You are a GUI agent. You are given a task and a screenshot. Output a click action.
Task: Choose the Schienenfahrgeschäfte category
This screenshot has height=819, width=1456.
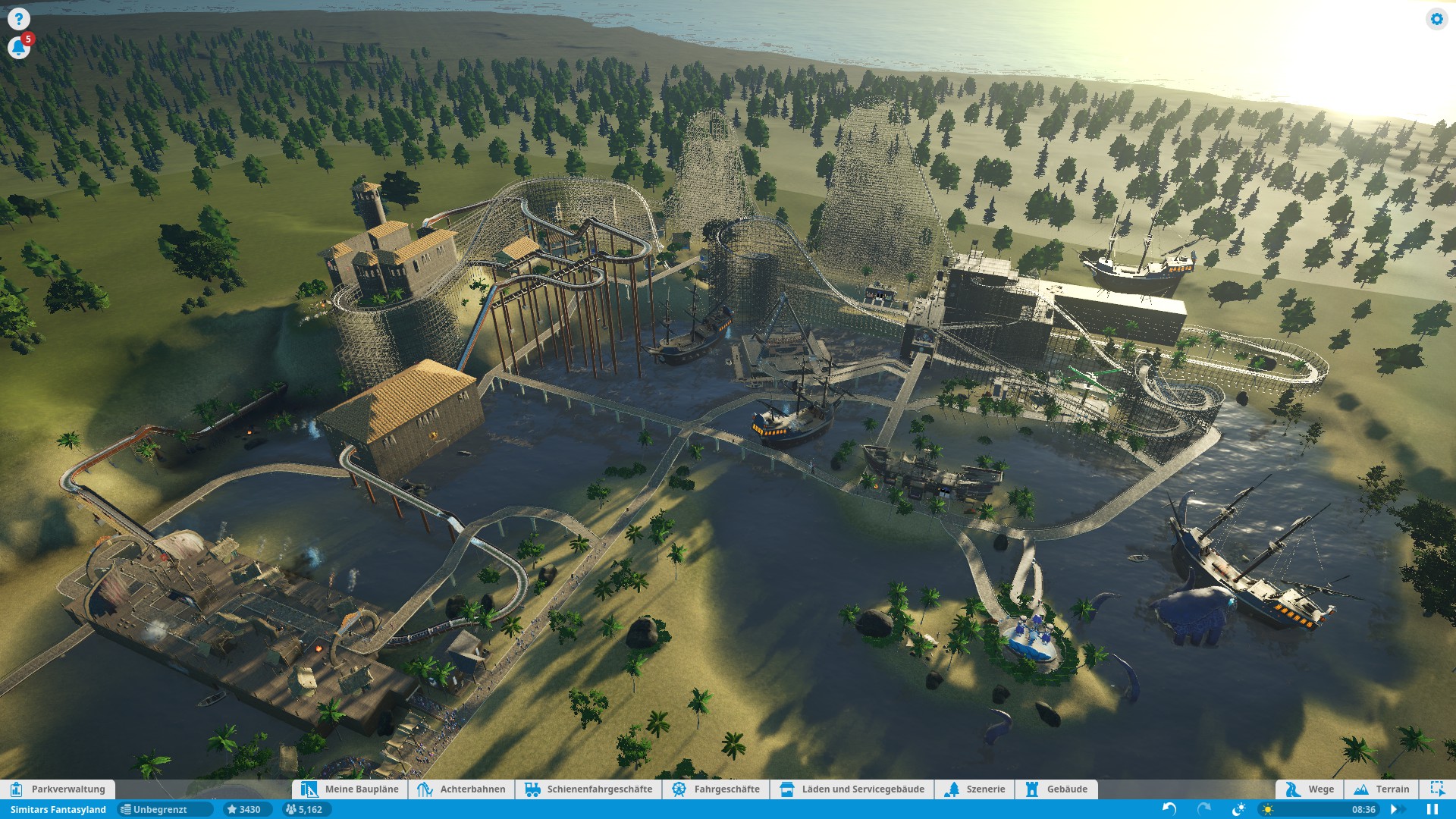point(588,789)
